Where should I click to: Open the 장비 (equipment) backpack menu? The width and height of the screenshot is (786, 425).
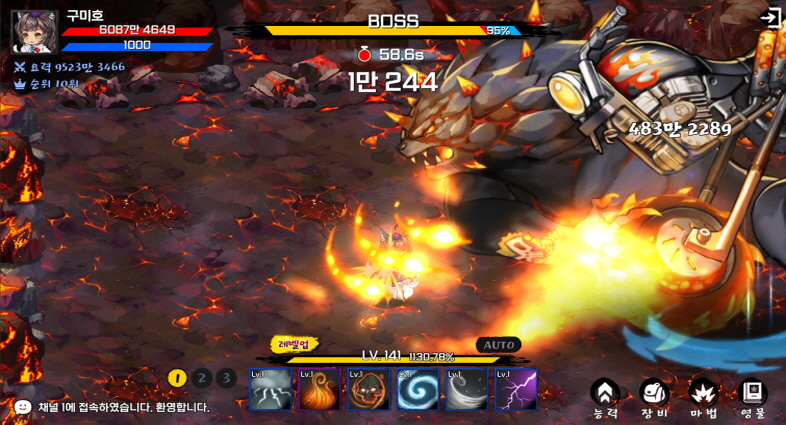(654, 396)
